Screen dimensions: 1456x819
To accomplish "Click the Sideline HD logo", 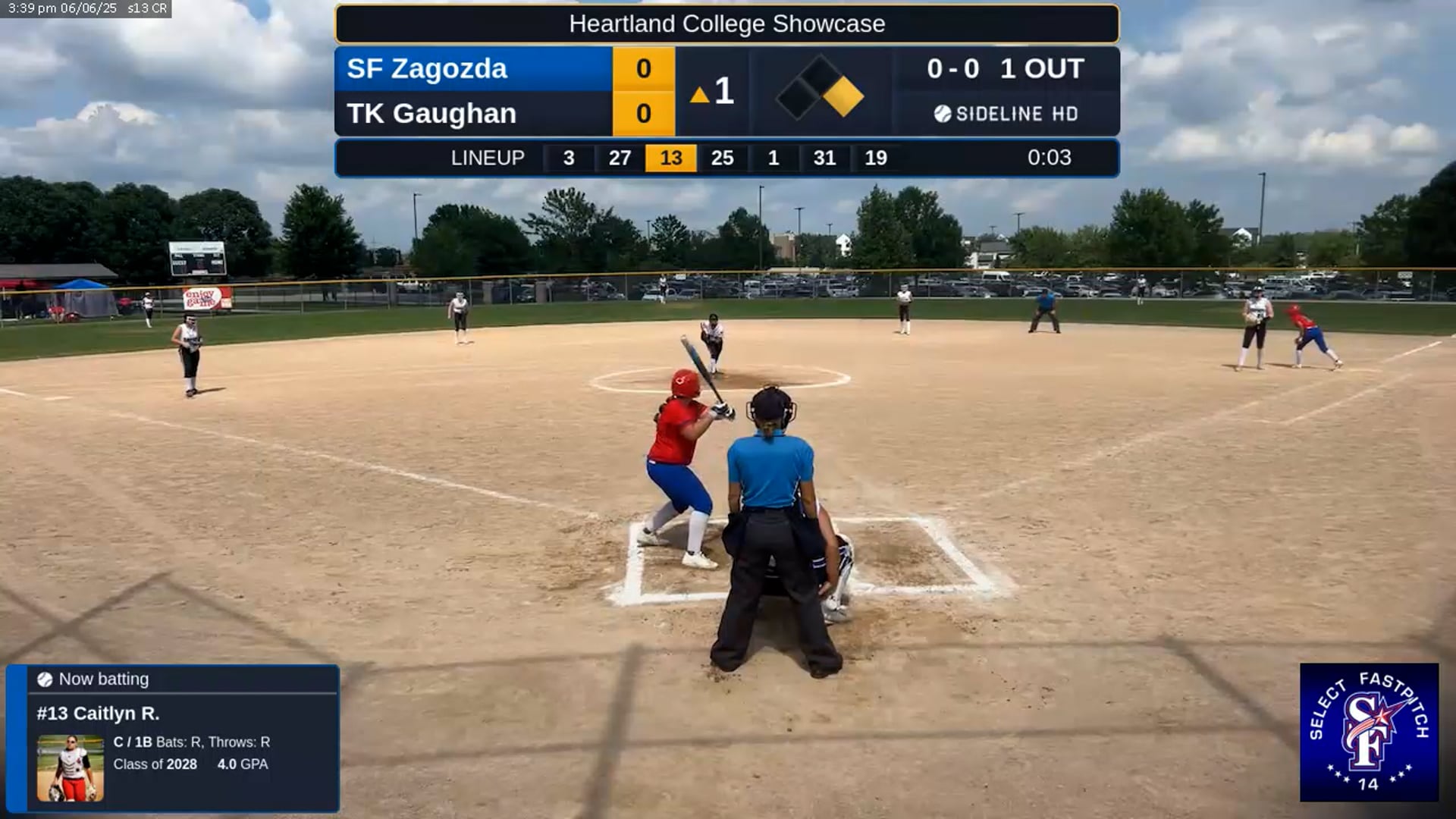I will click(x=1006, y=114).
